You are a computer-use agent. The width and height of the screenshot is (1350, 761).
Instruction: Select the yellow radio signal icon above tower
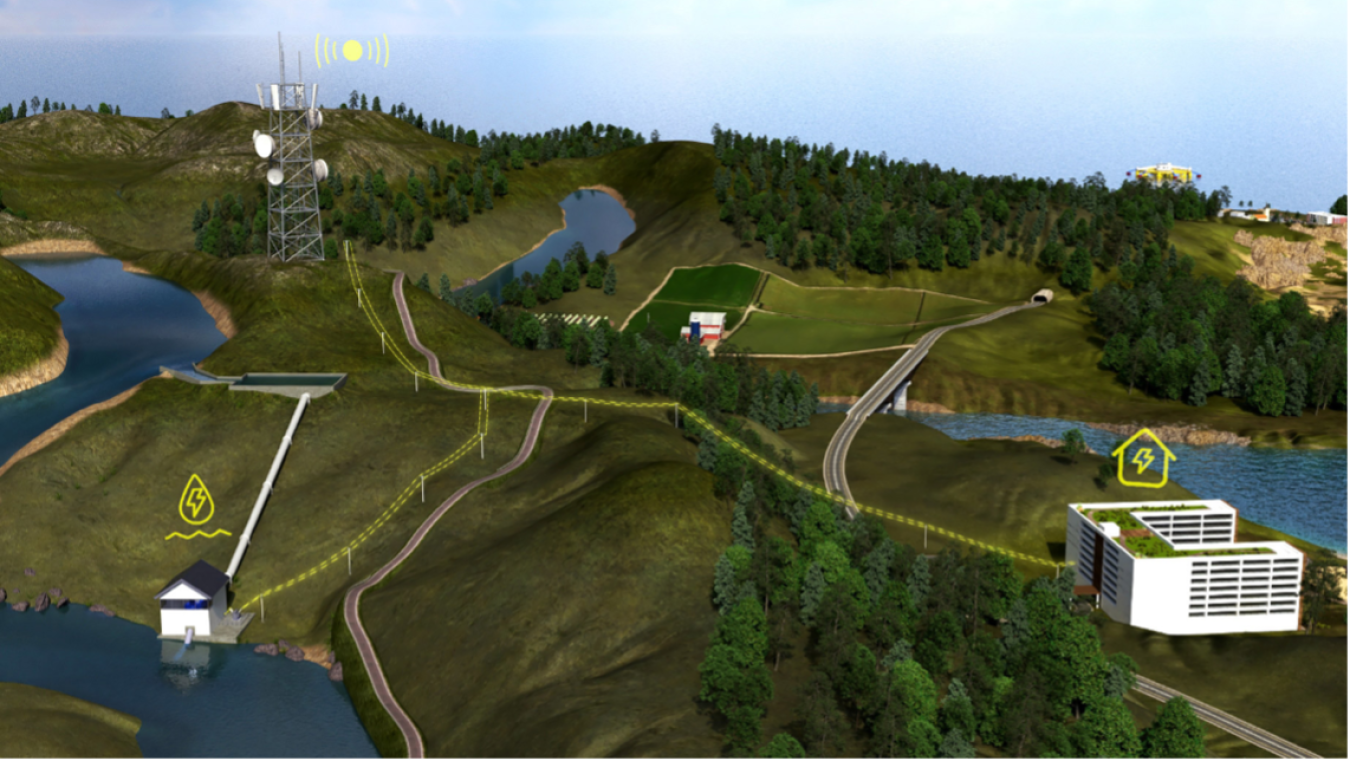[352, 50]
